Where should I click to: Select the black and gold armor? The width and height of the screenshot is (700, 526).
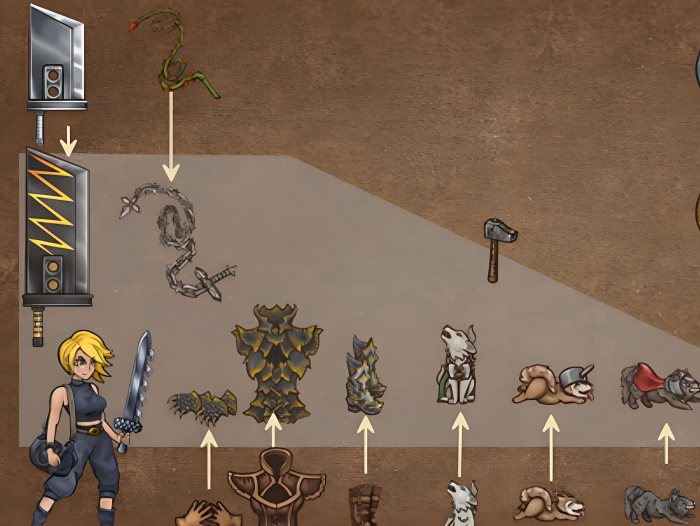[277, 362]
